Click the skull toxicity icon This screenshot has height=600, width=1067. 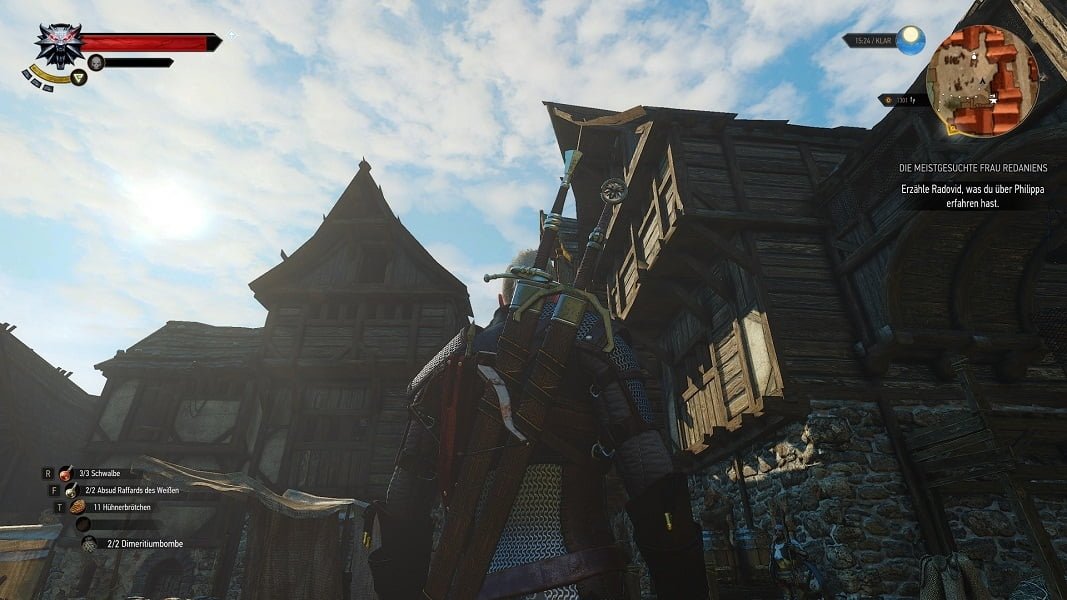click(96, 62)
